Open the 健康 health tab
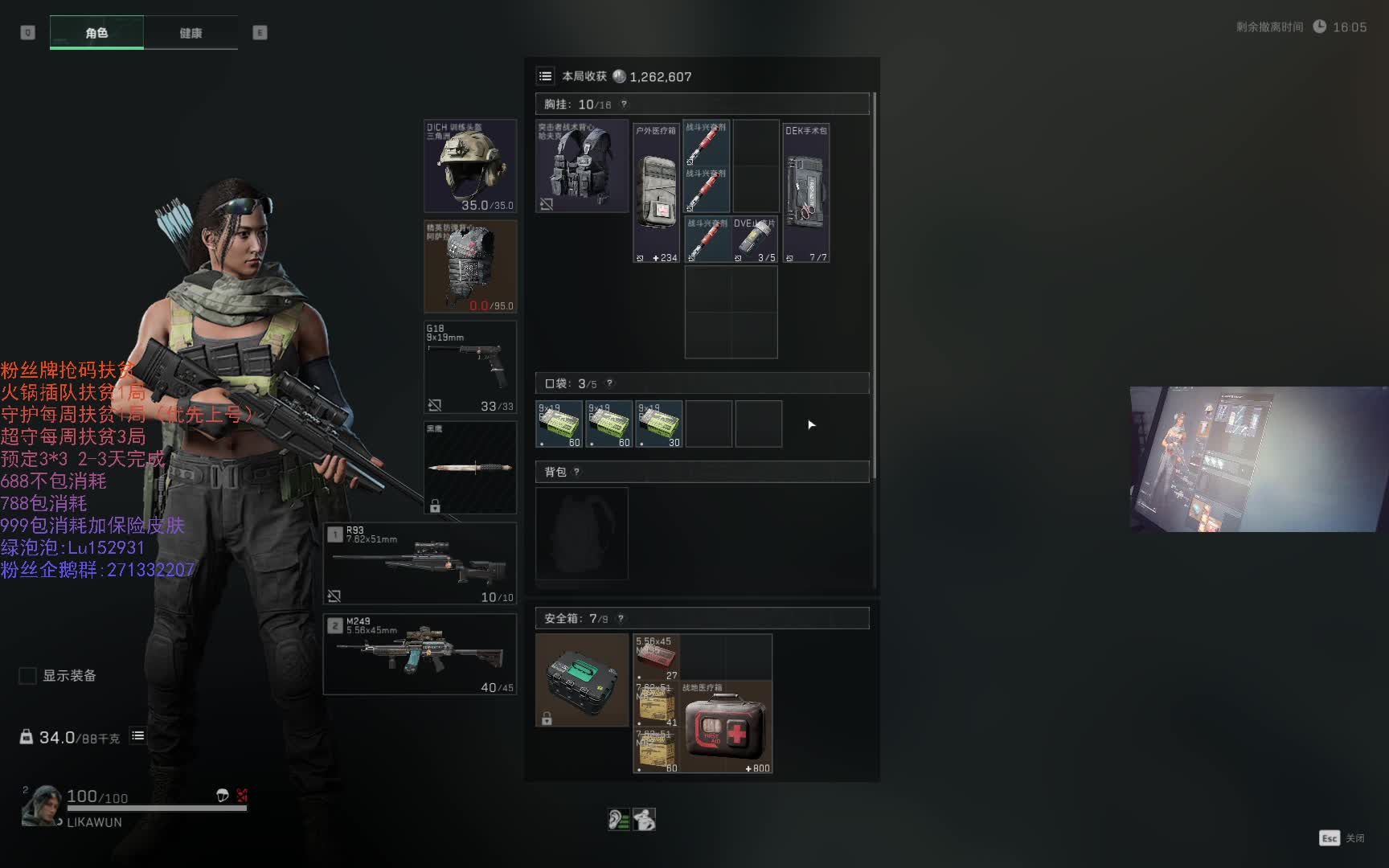The width and height of the screenshot is (1389, 868). [x=191, y=33]
